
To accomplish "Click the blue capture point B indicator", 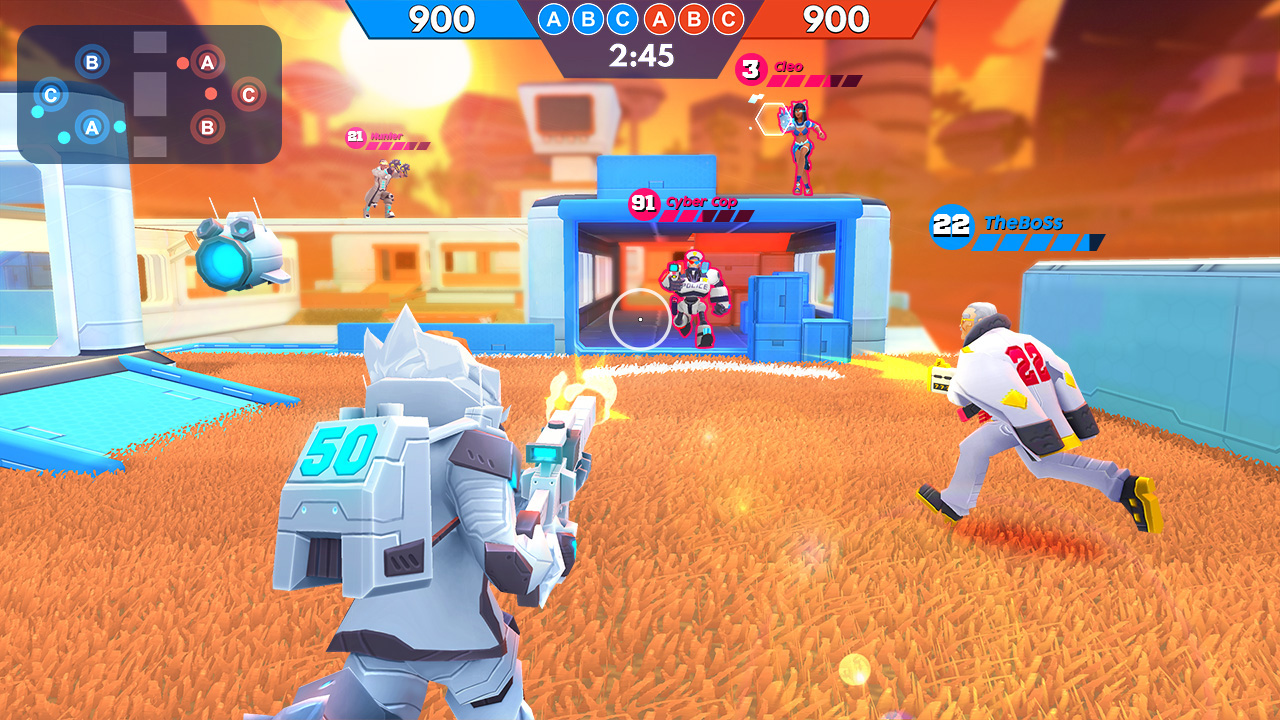I will (x=587, y=18).
